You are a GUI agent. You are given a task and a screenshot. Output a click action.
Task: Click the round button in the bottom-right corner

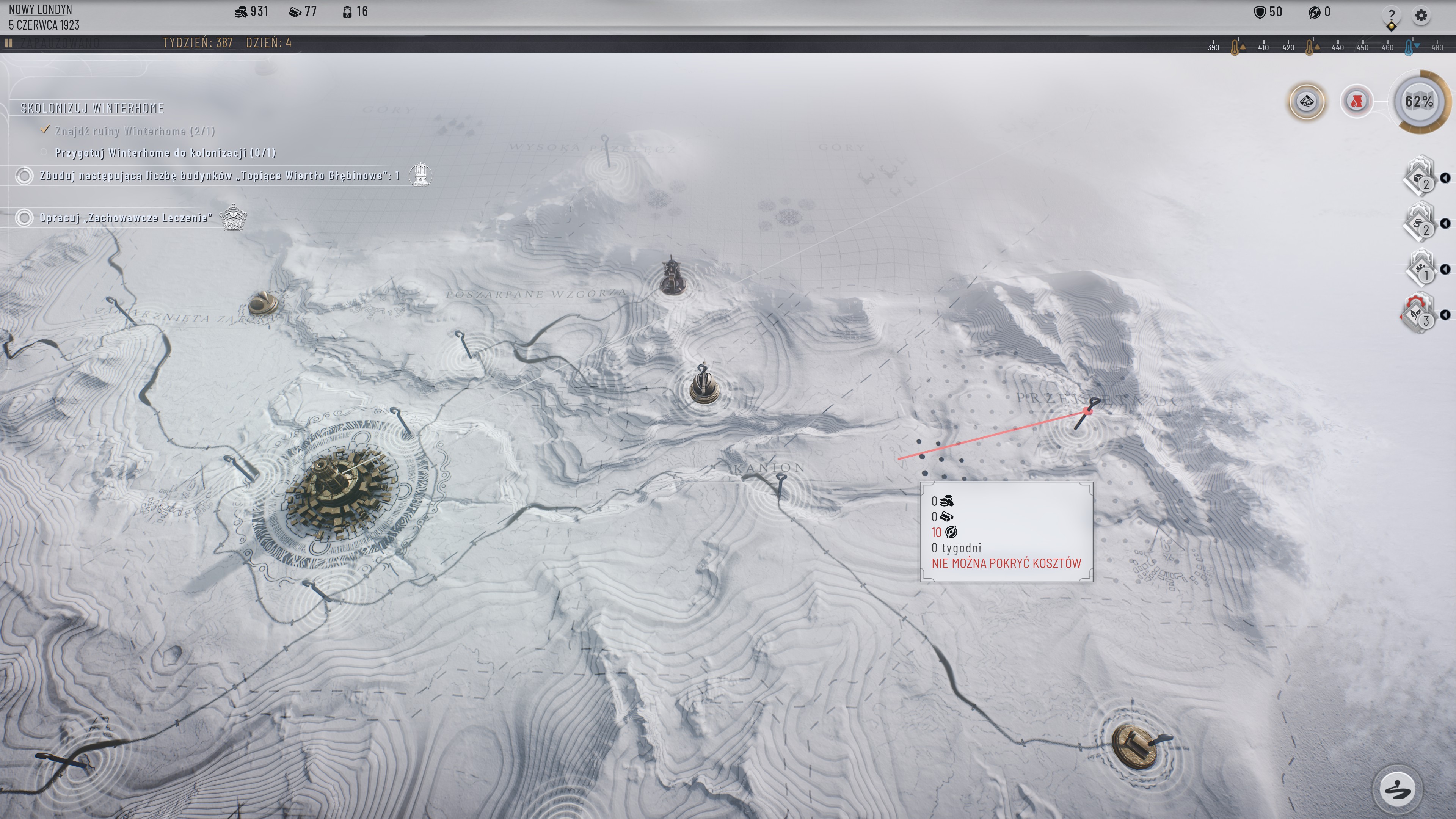[1397, 789]
